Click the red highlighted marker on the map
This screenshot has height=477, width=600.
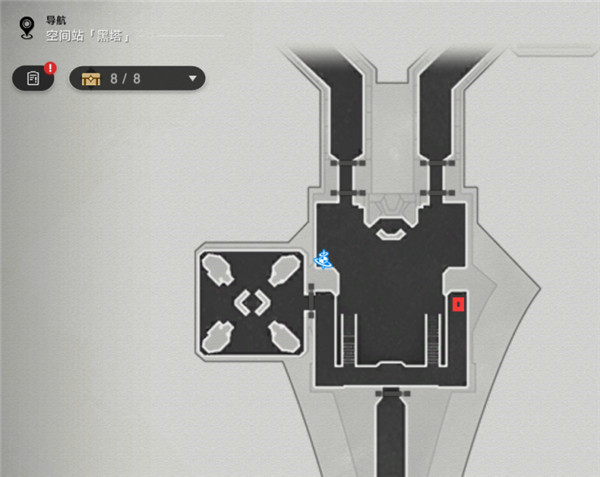[458, 303]
